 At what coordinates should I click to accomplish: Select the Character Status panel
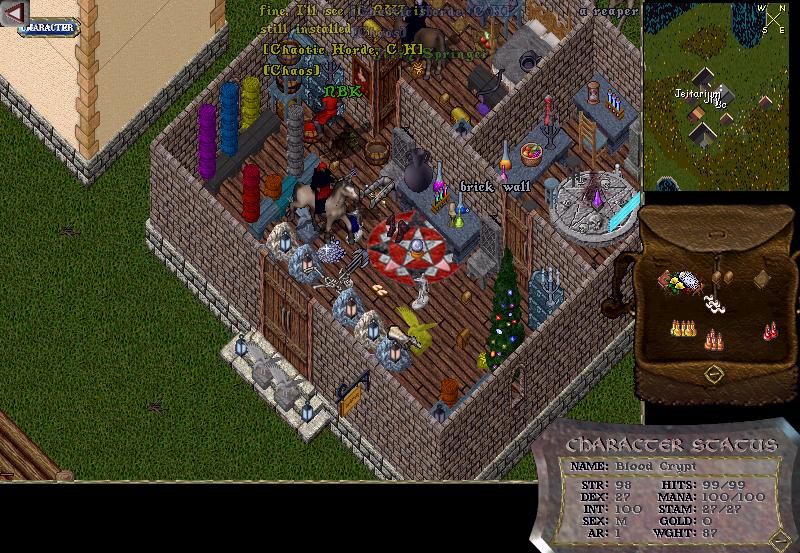670,490
